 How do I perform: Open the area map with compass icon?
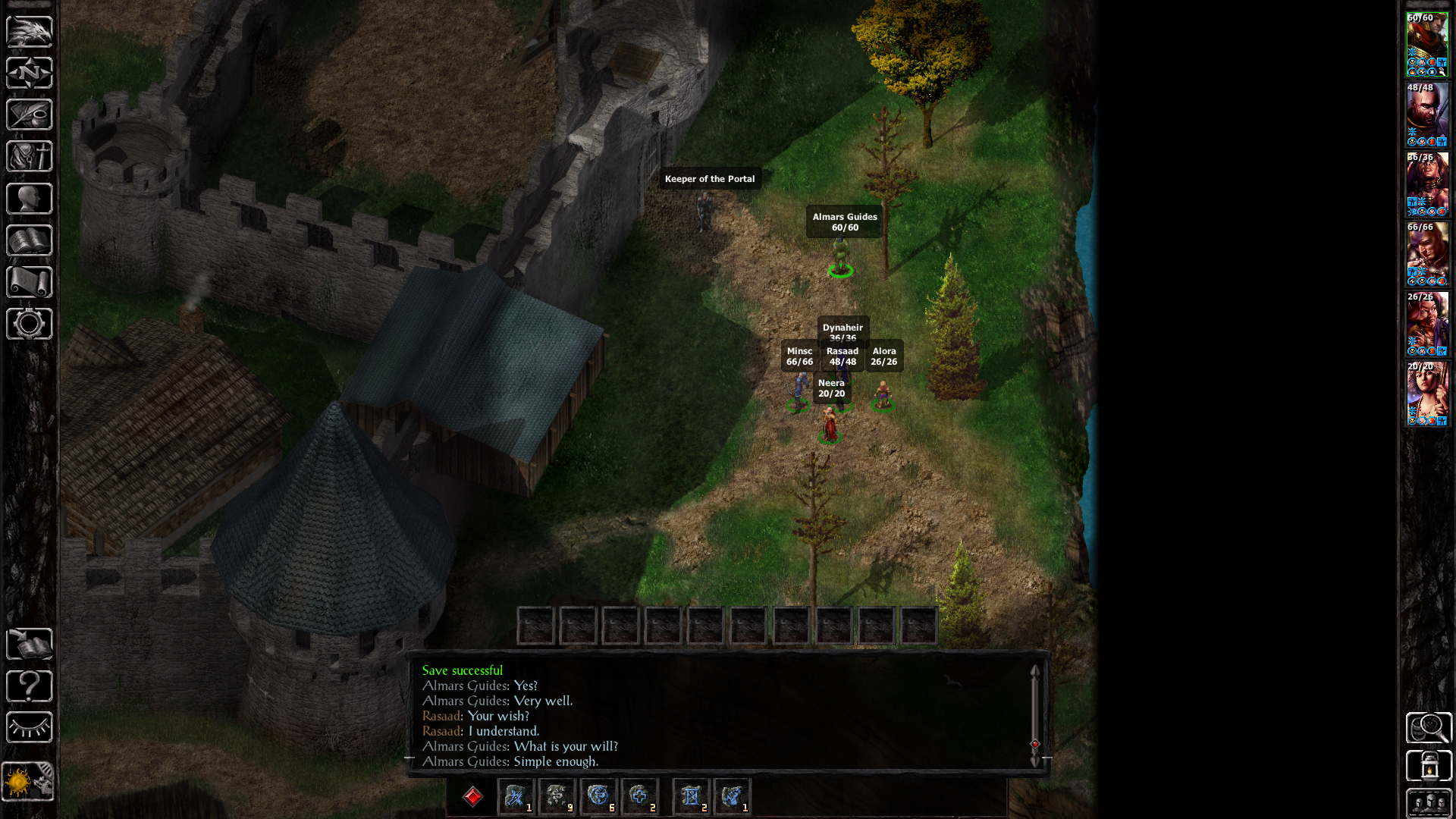pyautogui.click(x=29, y=74)
